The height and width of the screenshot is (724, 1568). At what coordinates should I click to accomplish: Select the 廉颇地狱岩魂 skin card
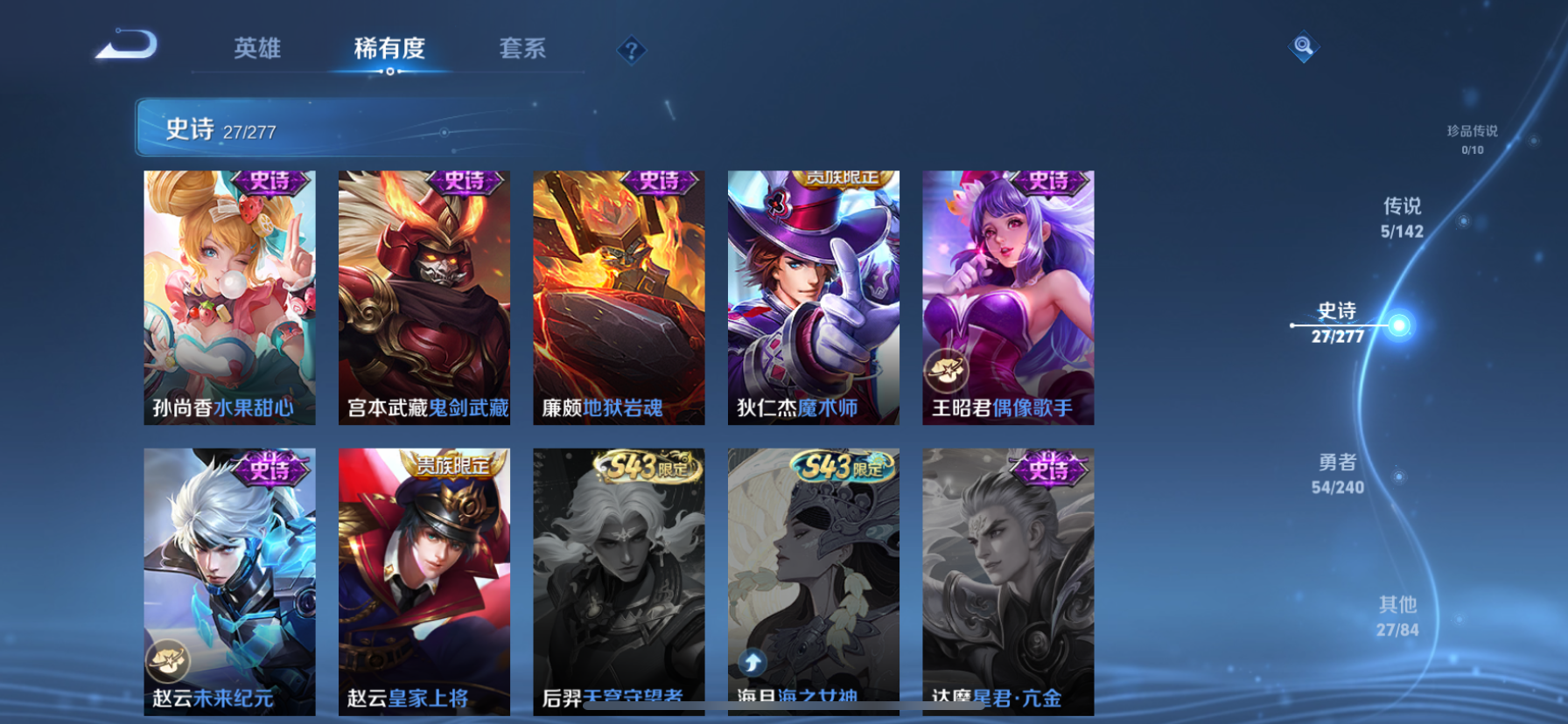tap(619, 297)
